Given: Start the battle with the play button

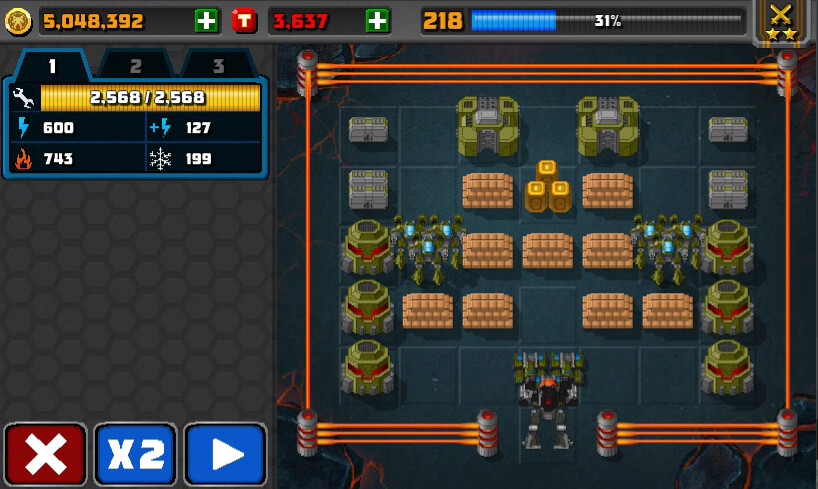Looking at the screenshot, I should [225, 455].
